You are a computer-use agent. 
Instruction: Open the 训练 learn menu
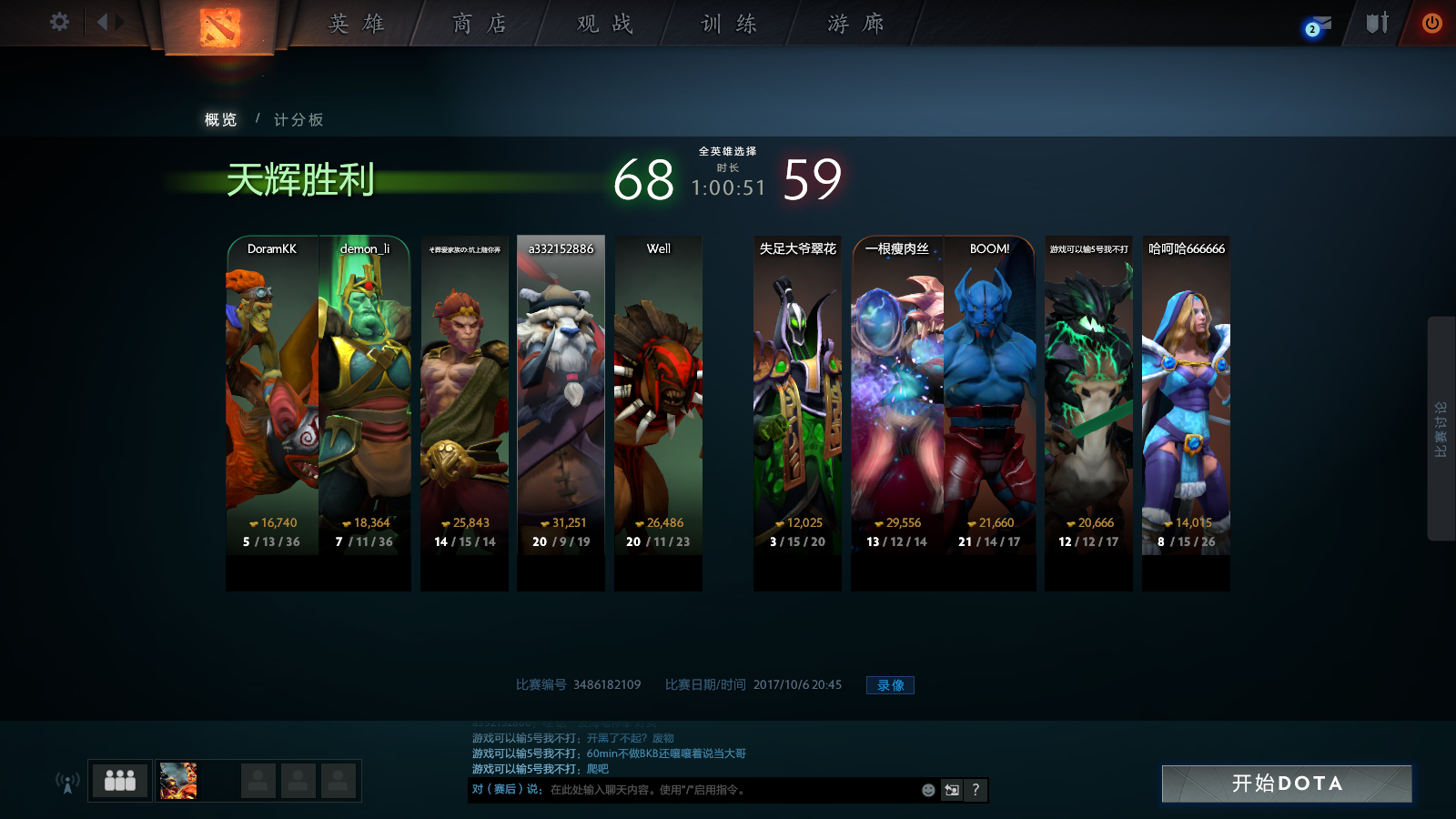click(x=729, y=24)
